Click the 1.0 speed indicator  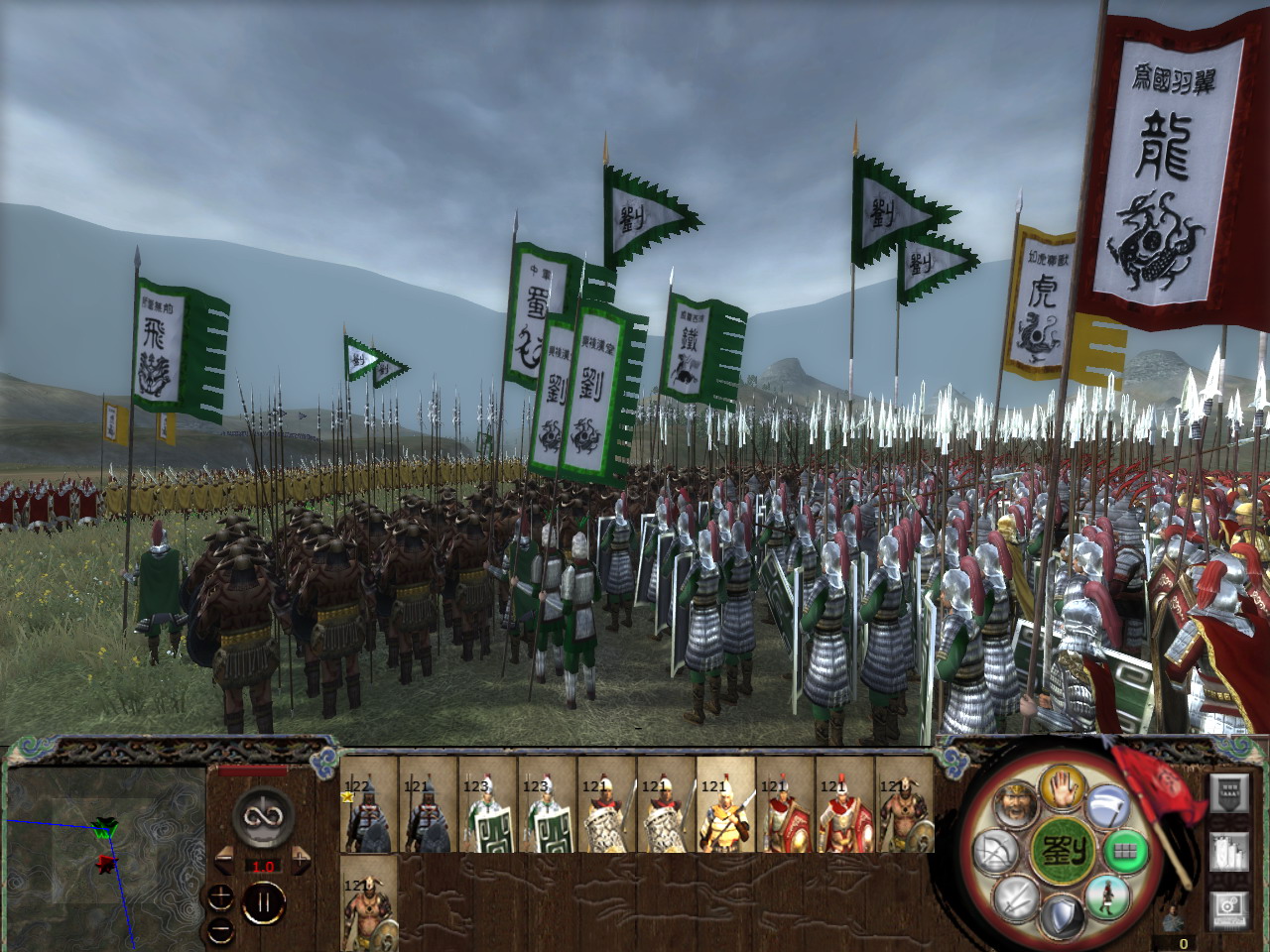pyautogui.click(x=263, y=867)
